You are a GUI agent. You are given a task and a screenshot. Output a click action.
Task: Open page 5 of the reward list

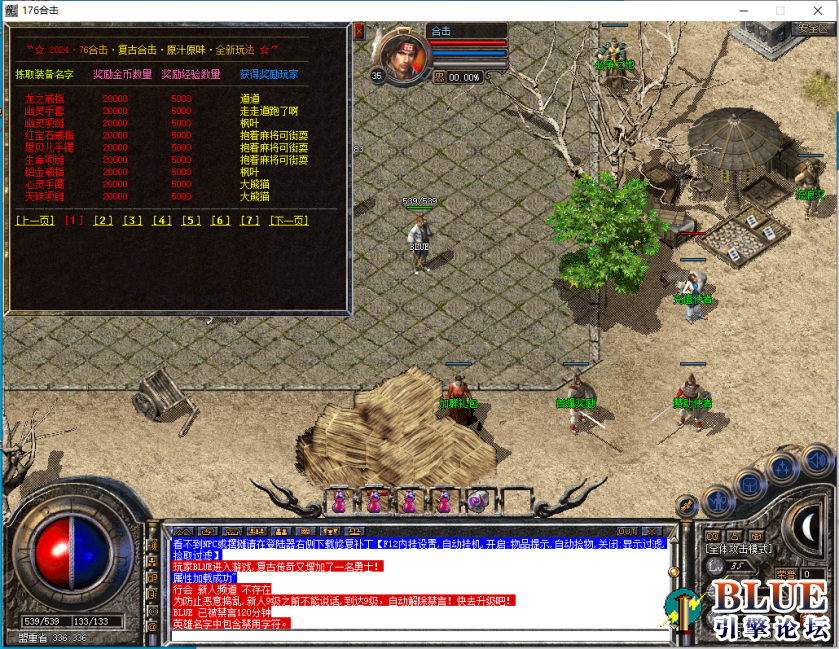(191, 220)
